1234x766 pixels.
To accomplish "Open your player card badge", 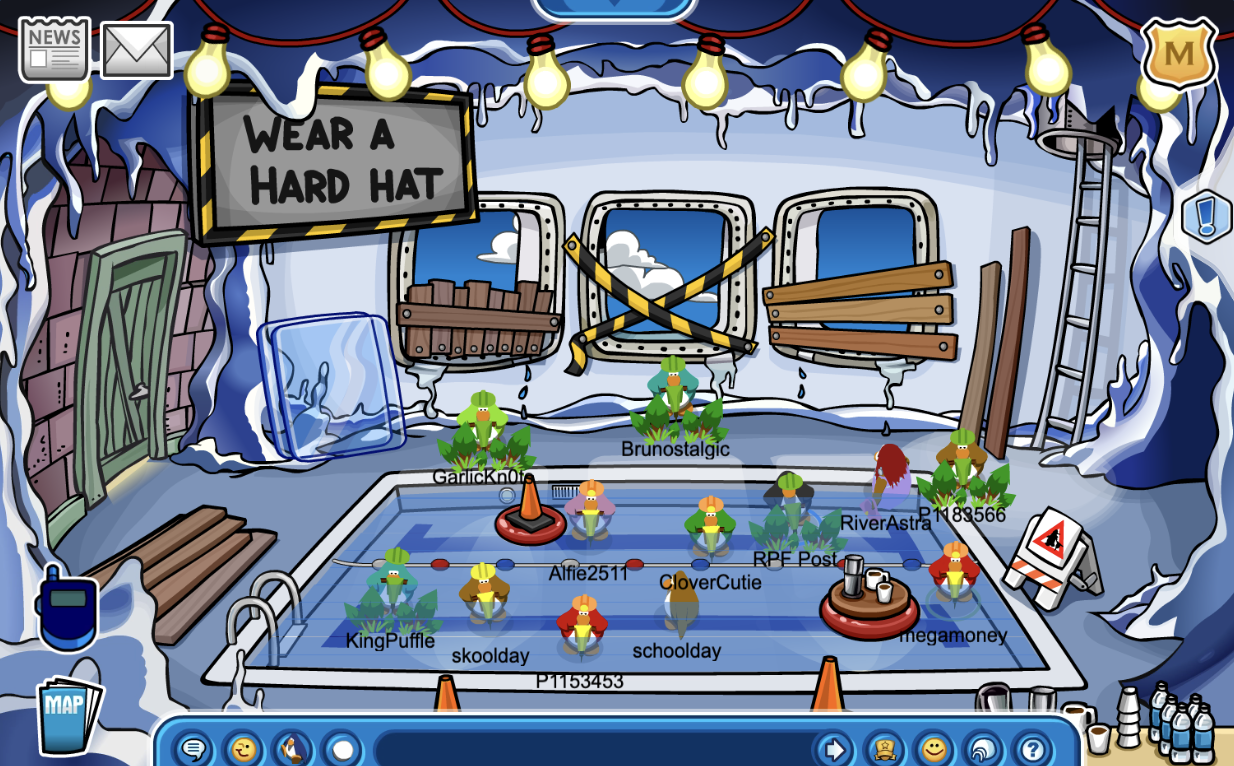I will (x=884, y=748).
